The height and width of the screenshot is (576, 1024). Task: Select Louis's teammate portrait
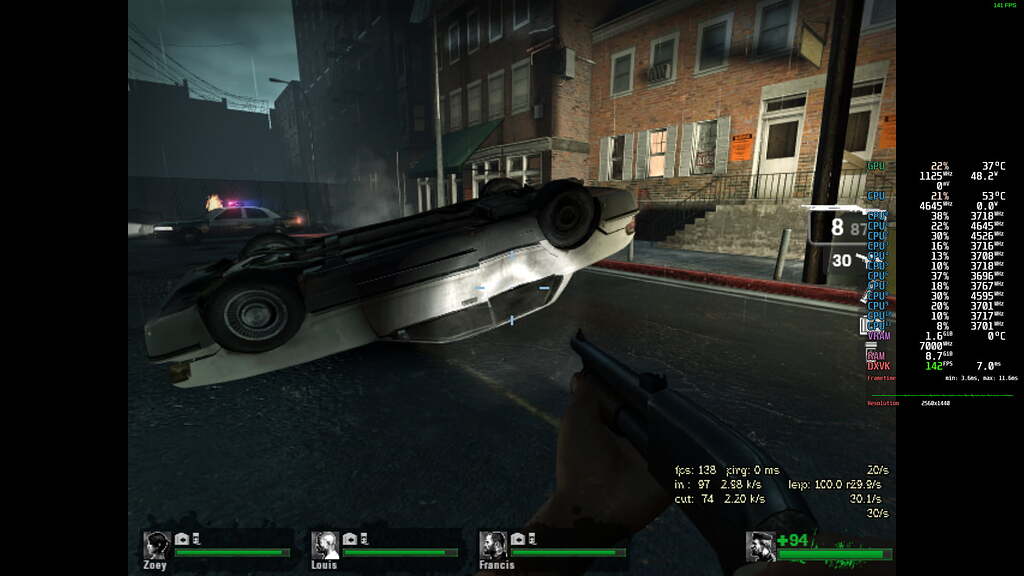[325, 545]
